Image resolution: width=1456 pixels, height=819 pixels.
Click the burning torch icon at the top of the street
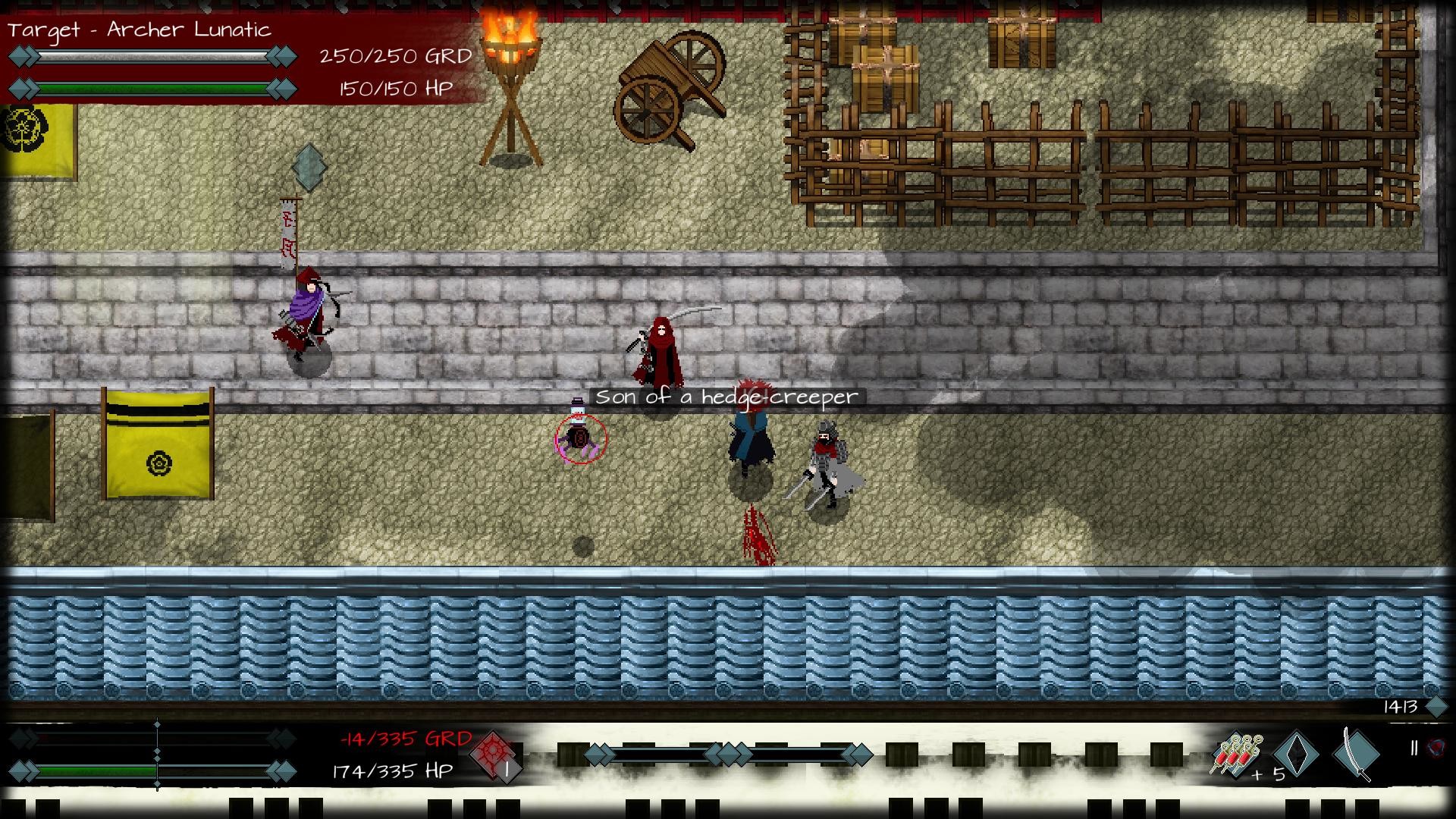(x=509, y=45)
